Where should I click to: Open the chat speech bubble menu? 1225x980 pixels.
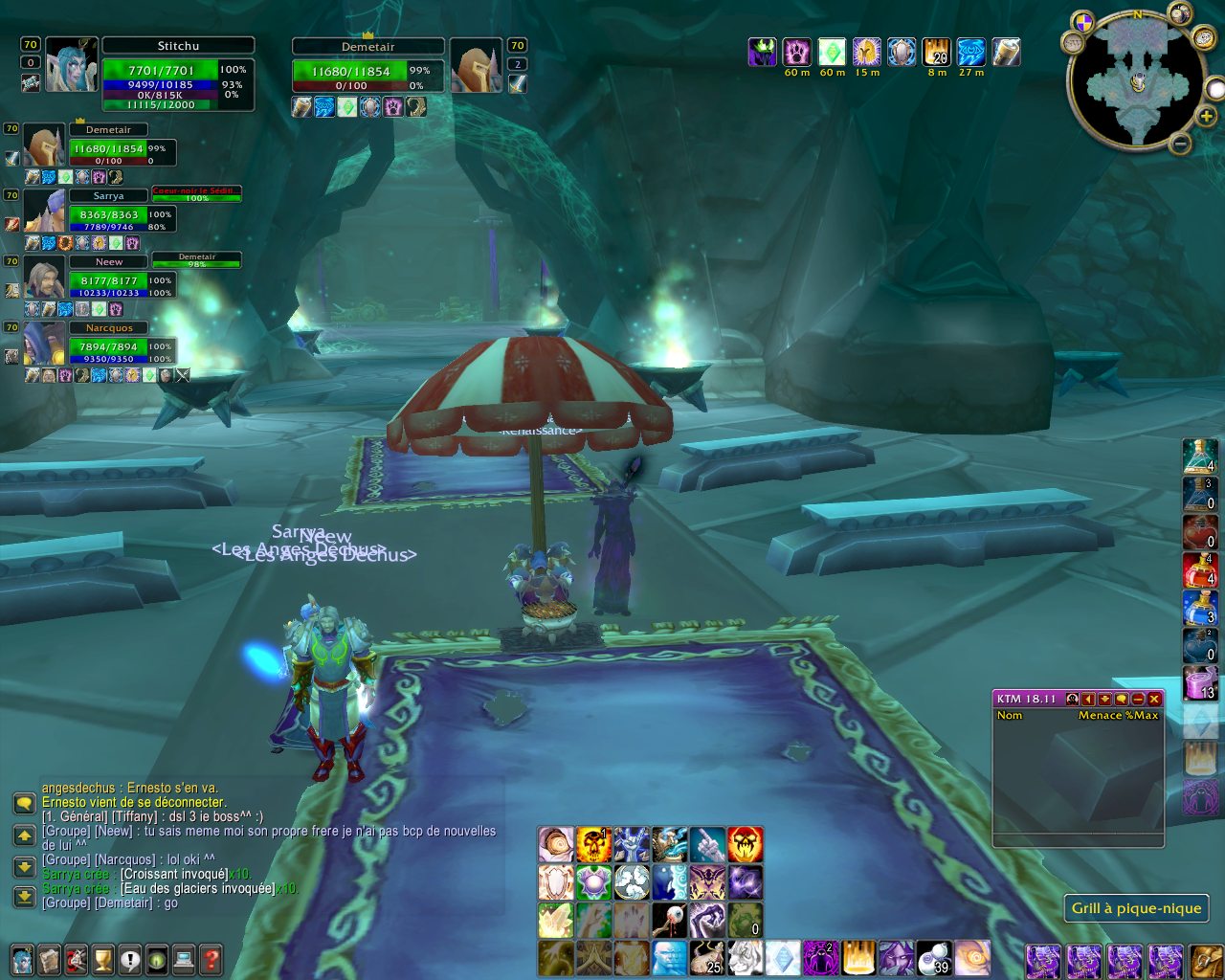point(24,803)
